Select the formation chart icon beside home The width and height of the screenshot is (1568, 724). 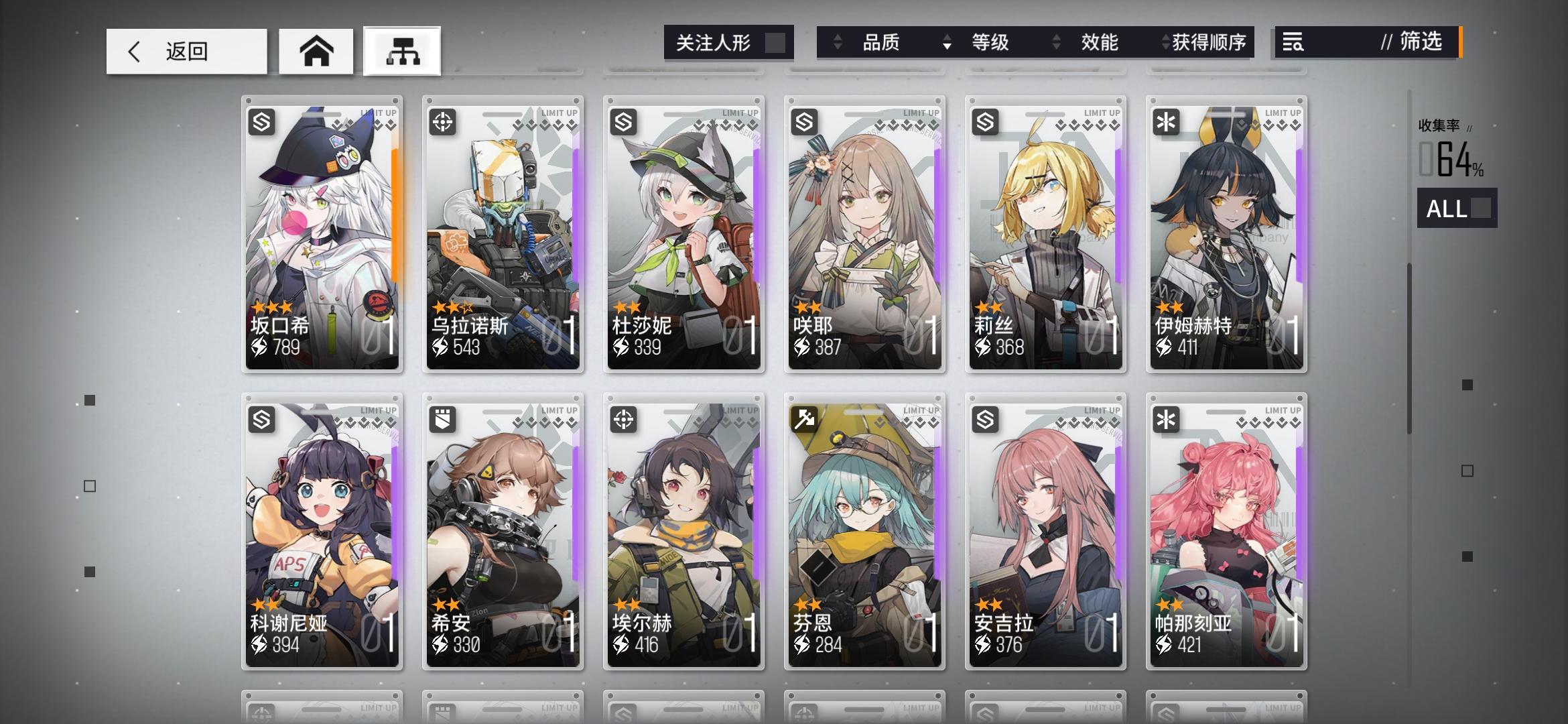click(x=401, y=50)
